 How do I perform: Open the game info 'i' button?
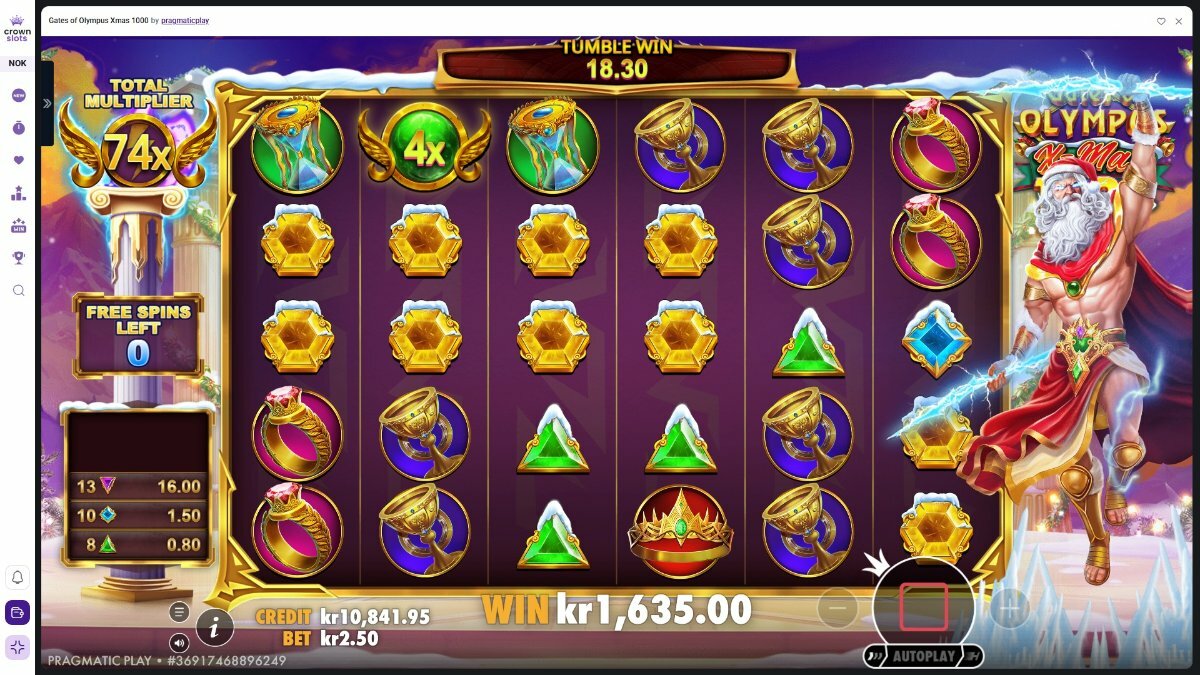coord(214,627)
